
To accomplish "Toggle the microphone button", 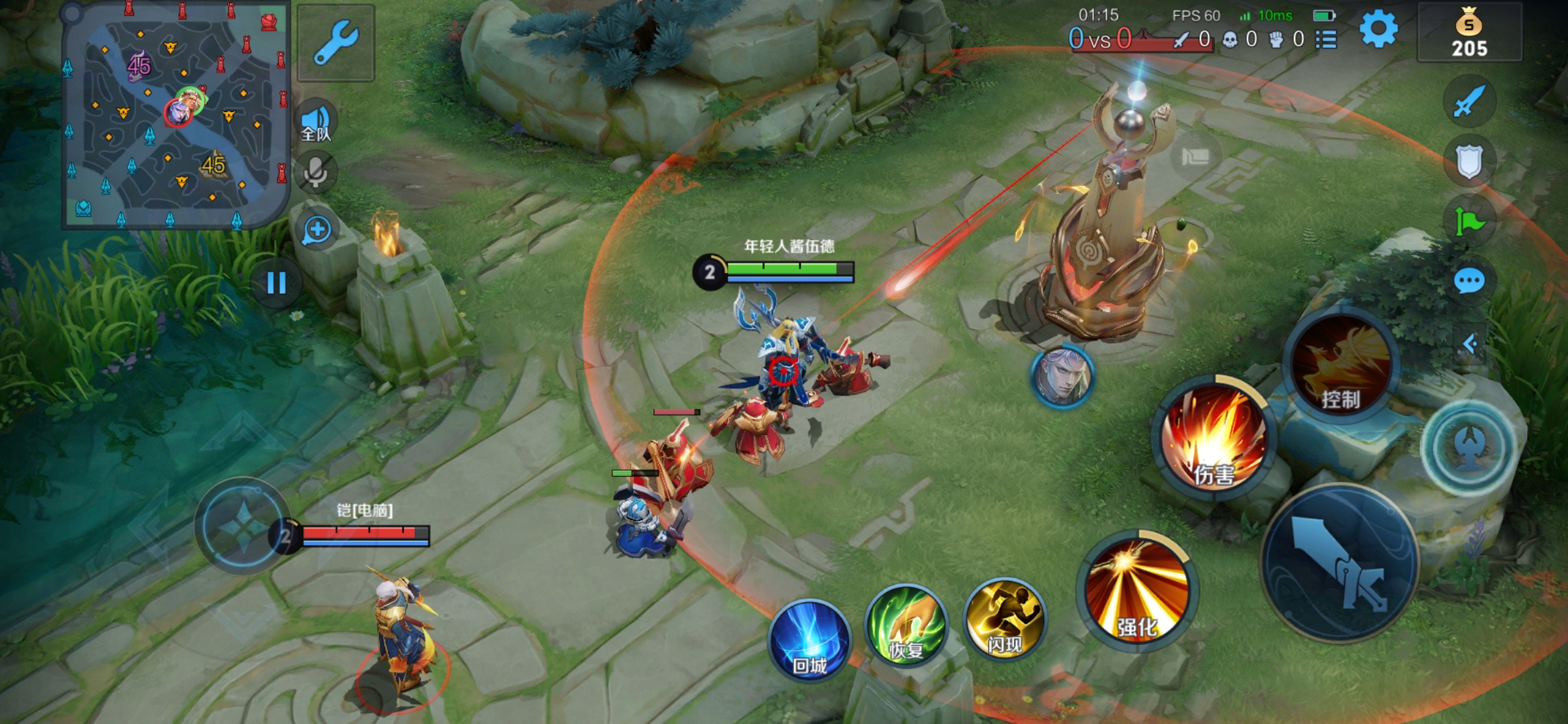I will pos(316,172).
